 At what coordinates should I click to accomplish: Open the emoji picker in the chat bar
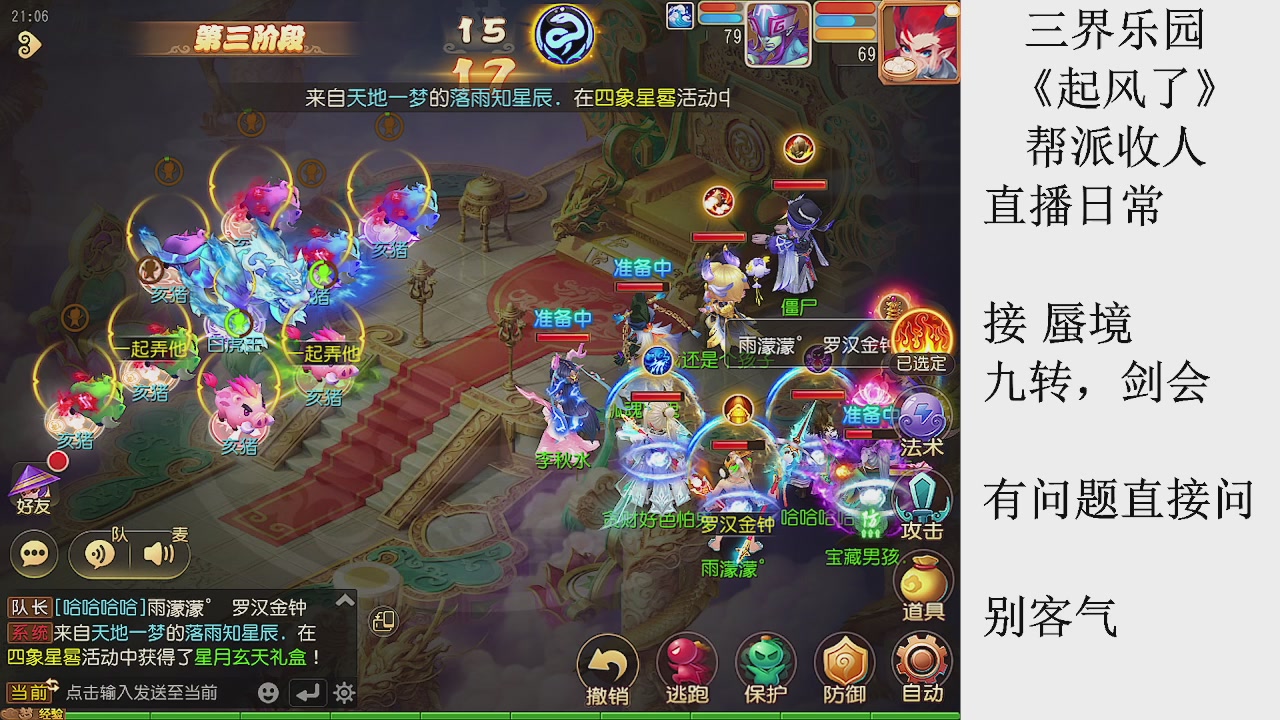coord(267,691)
